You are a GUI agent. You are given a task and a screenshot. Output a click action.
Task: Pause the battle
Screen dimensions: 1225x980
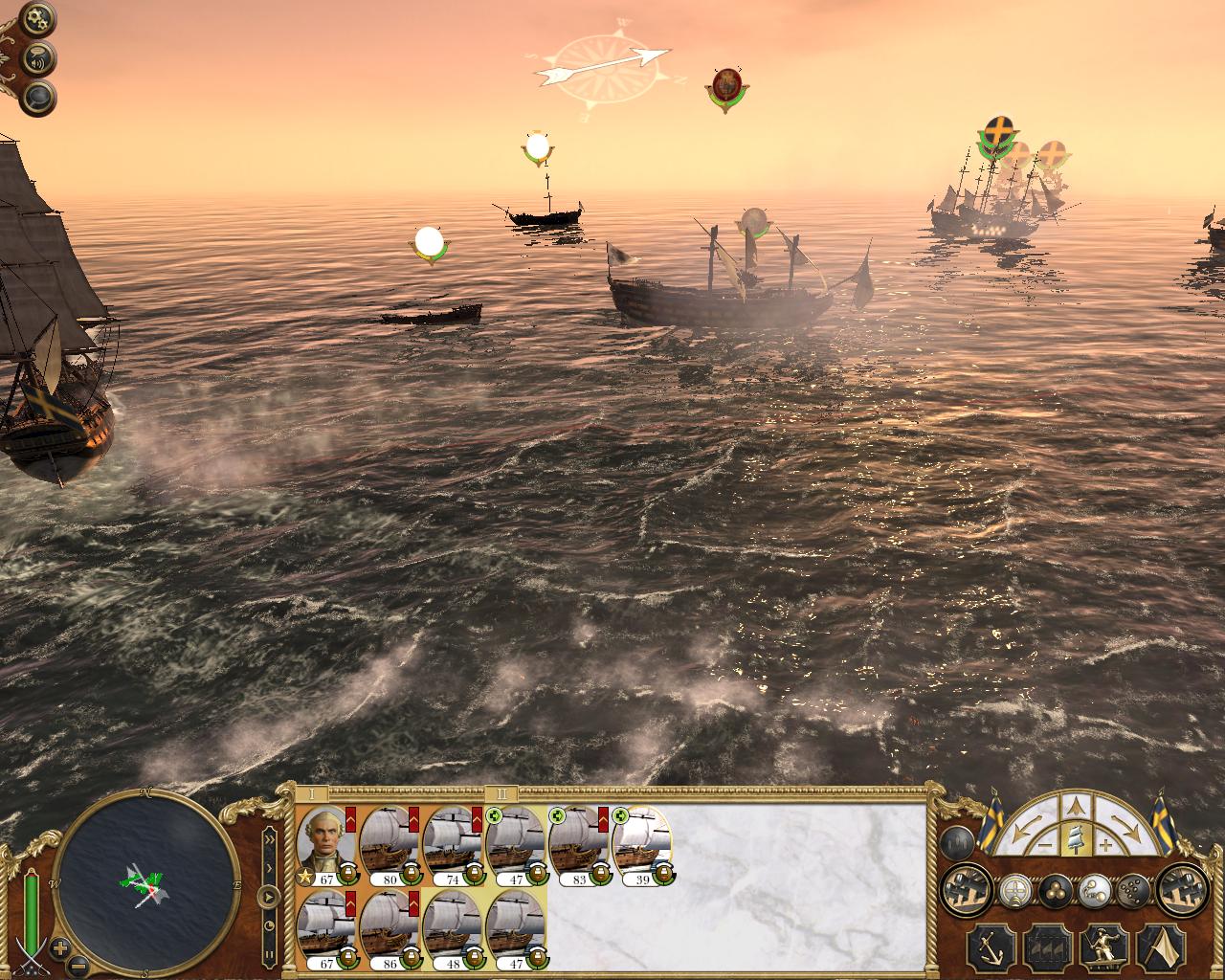coord(269,954)
